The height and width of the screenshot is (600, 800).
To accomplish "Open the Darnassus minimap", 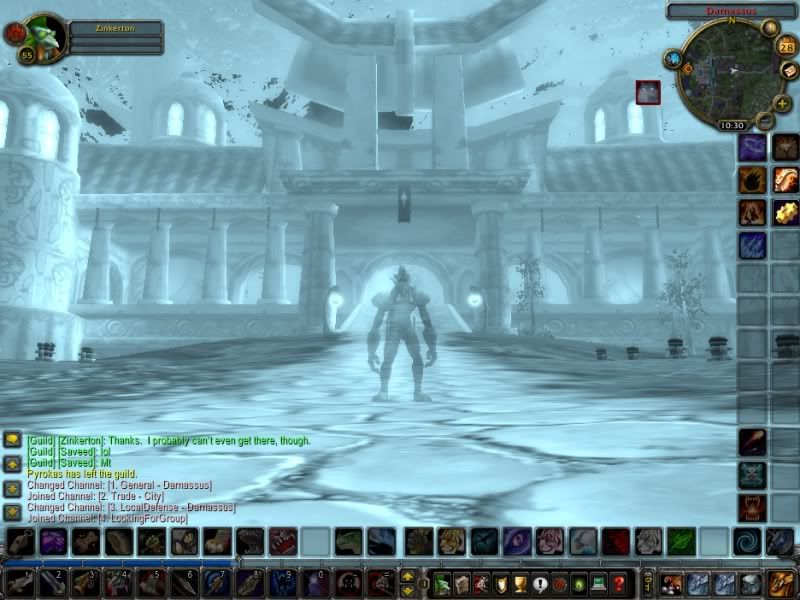I will 731,70.
